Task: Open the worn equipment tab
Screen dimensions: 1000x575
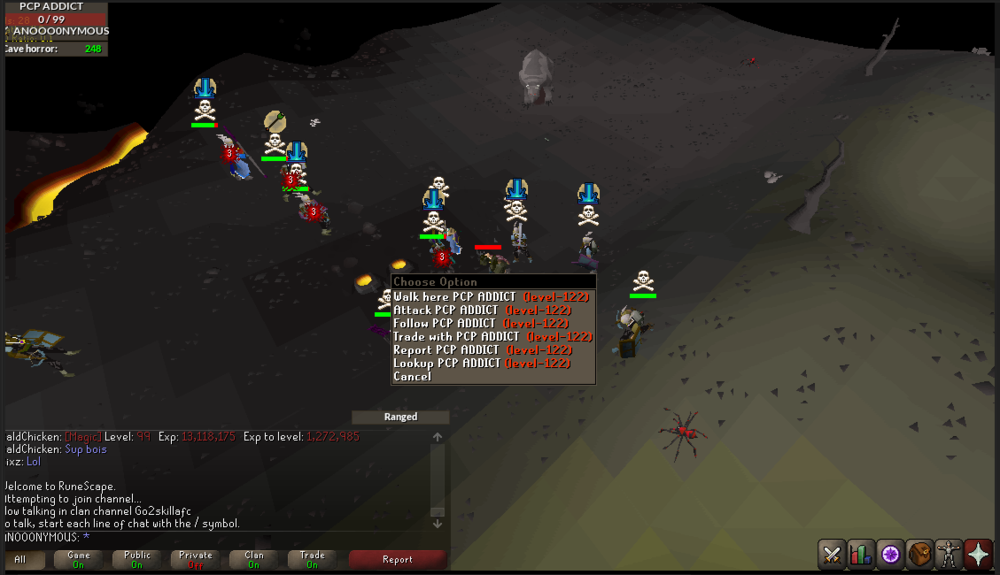Action: [x=948, y=553]
